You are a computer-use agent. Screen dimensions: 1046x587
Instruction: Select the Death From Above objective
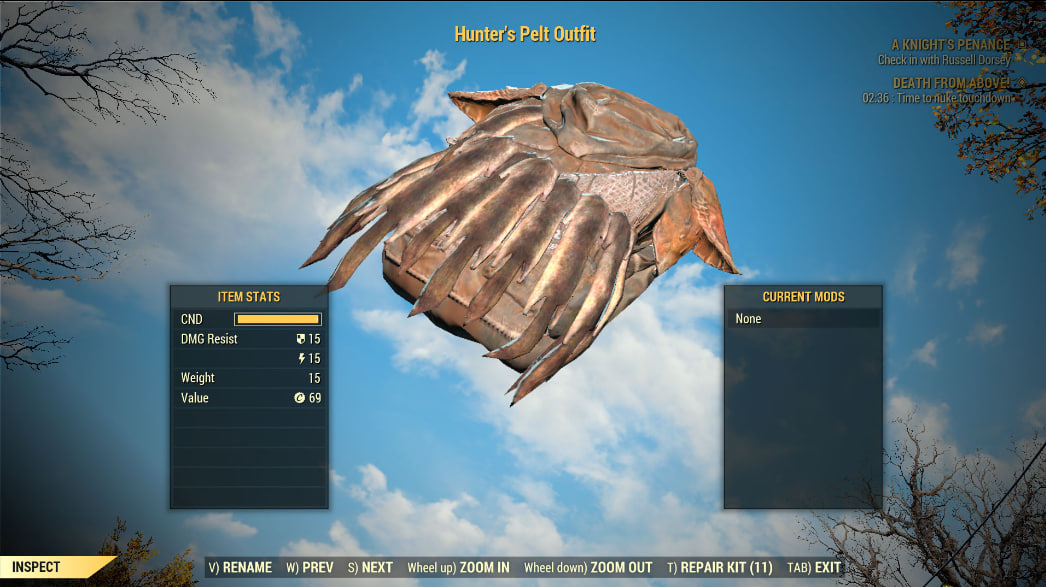pyautogui.click(x=951, y=84)
